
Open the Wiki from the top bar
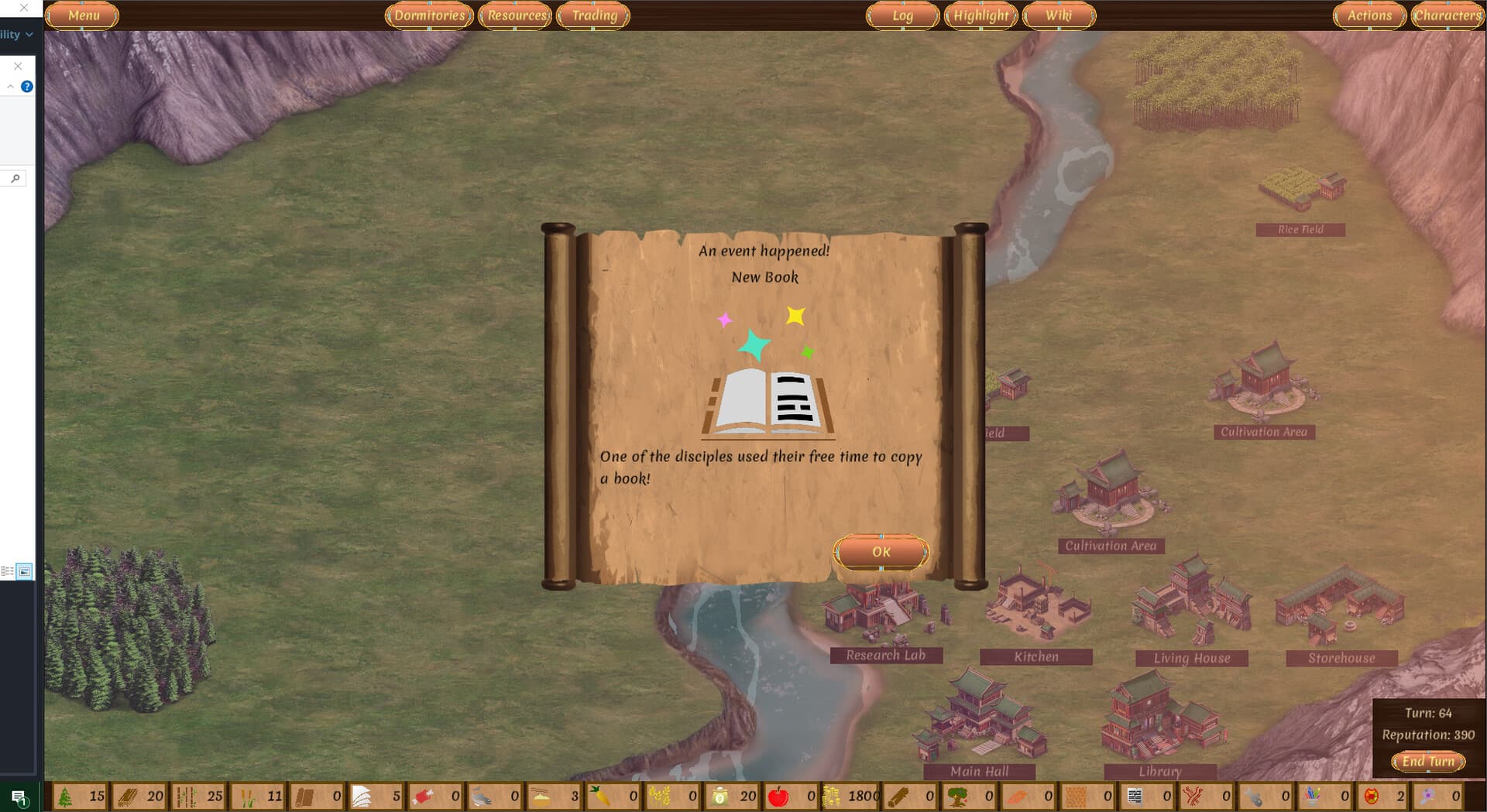1058,15
